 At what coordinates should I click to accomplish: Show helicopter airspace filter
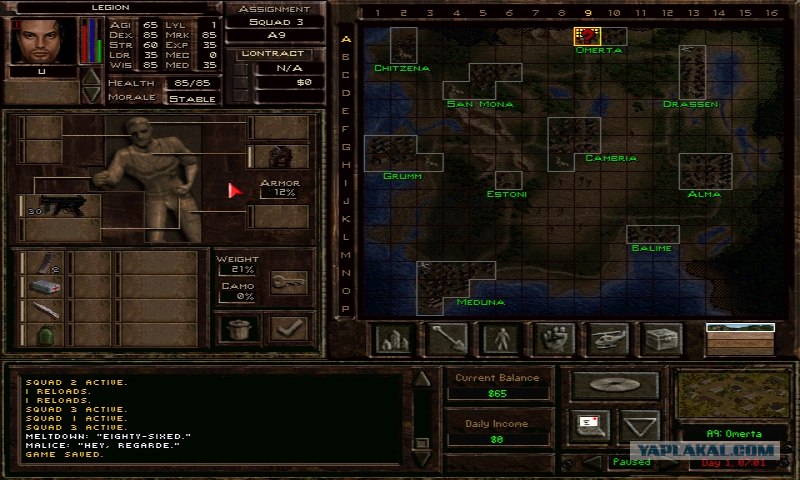point(606,339)
